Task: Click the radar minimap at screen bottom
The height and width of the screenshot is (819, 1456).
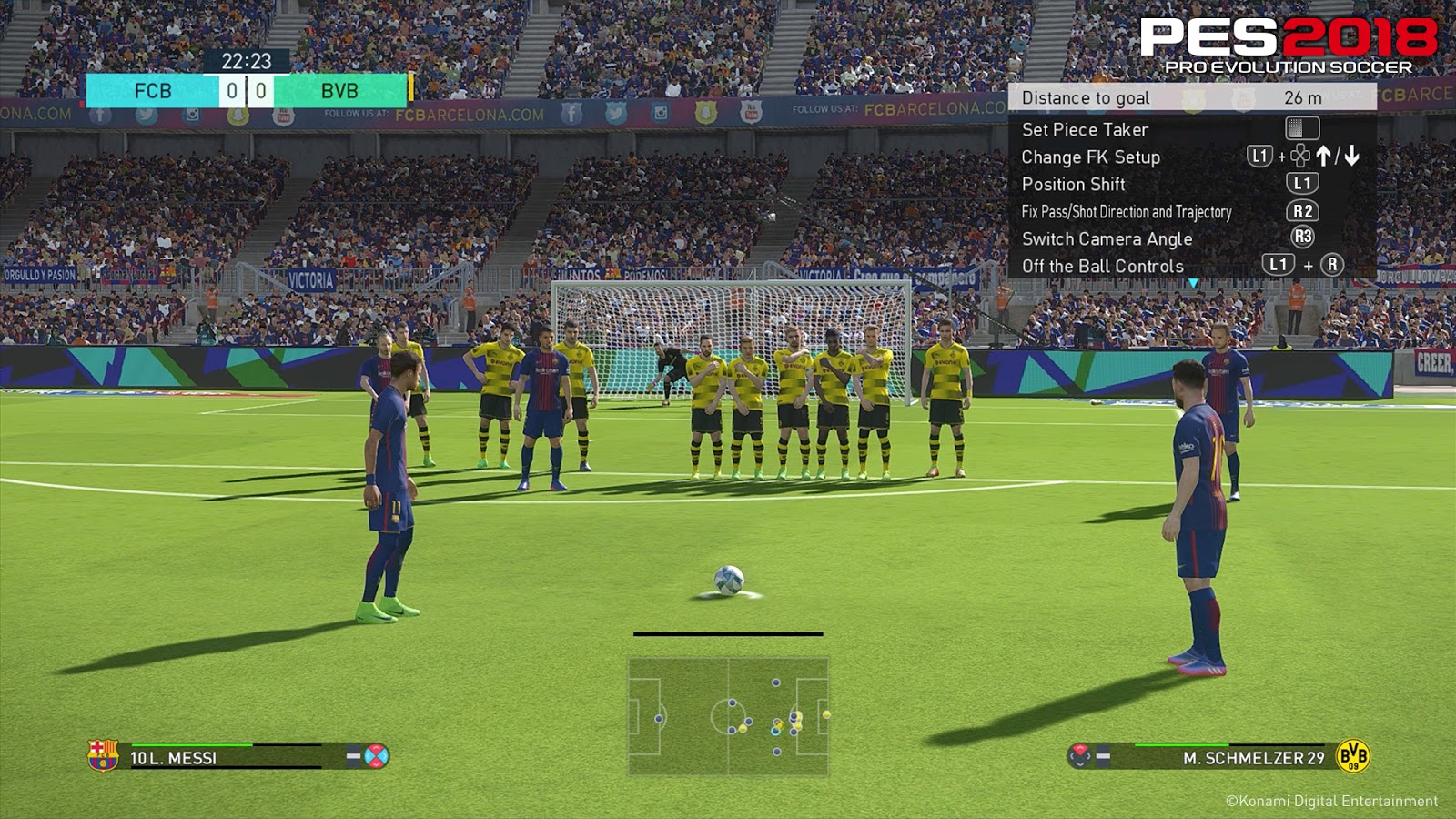Action: (728, 719)
